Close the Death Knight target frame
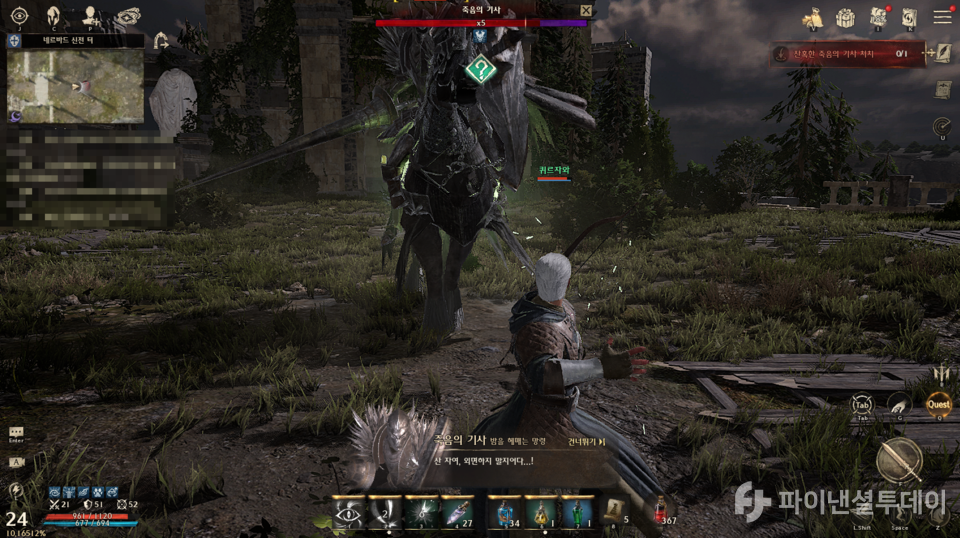 click(586, 10)
